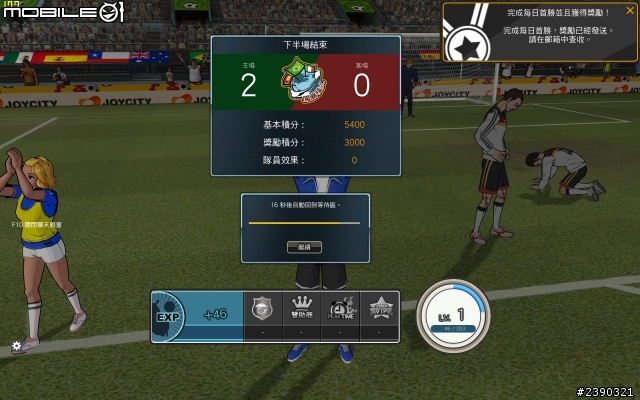640x400 pixels.
Task: Select the shield bonus icon
Action: coord(262,310)
